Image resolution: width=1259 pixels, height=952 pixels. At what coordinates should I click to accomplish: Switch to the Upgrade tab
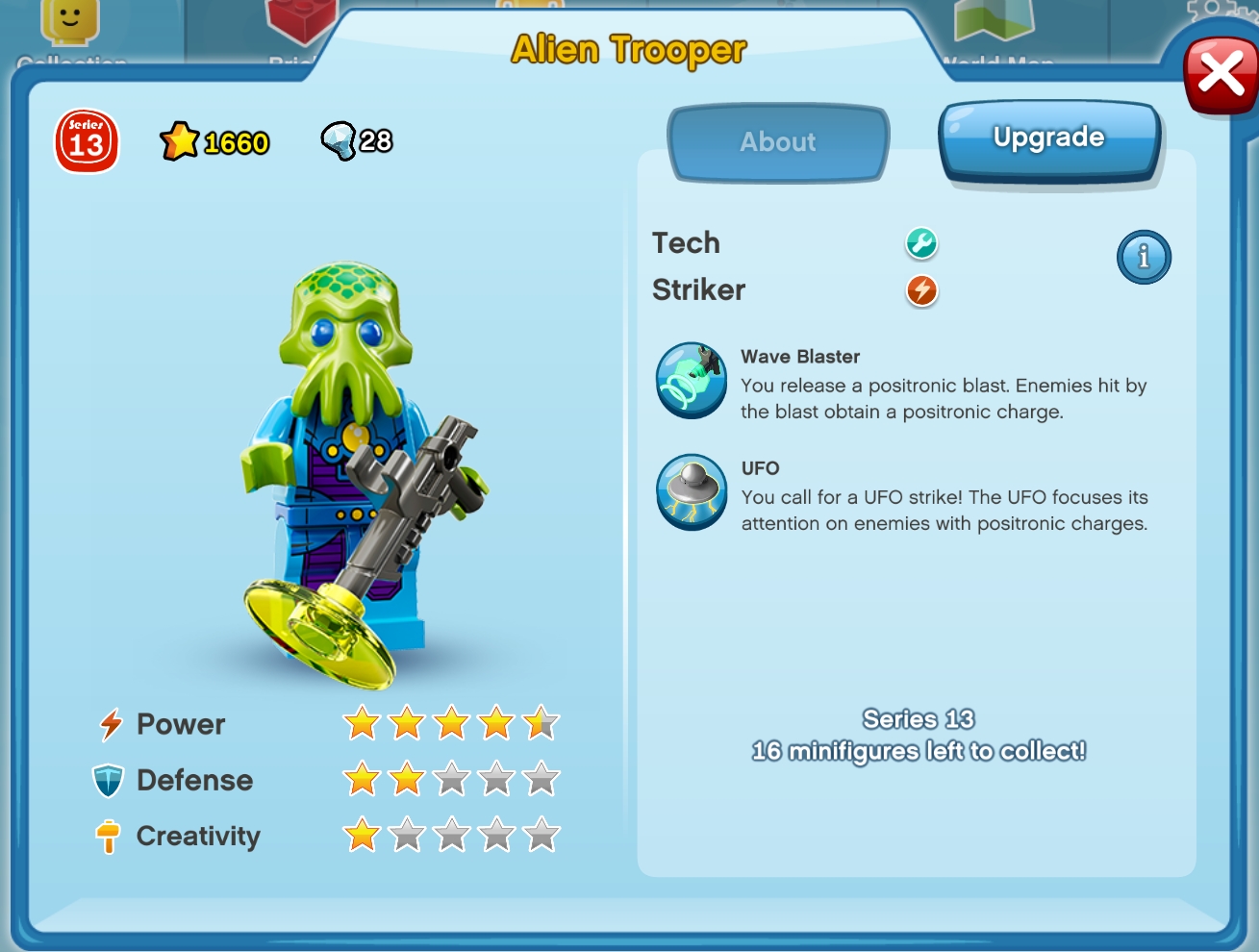1049,137
